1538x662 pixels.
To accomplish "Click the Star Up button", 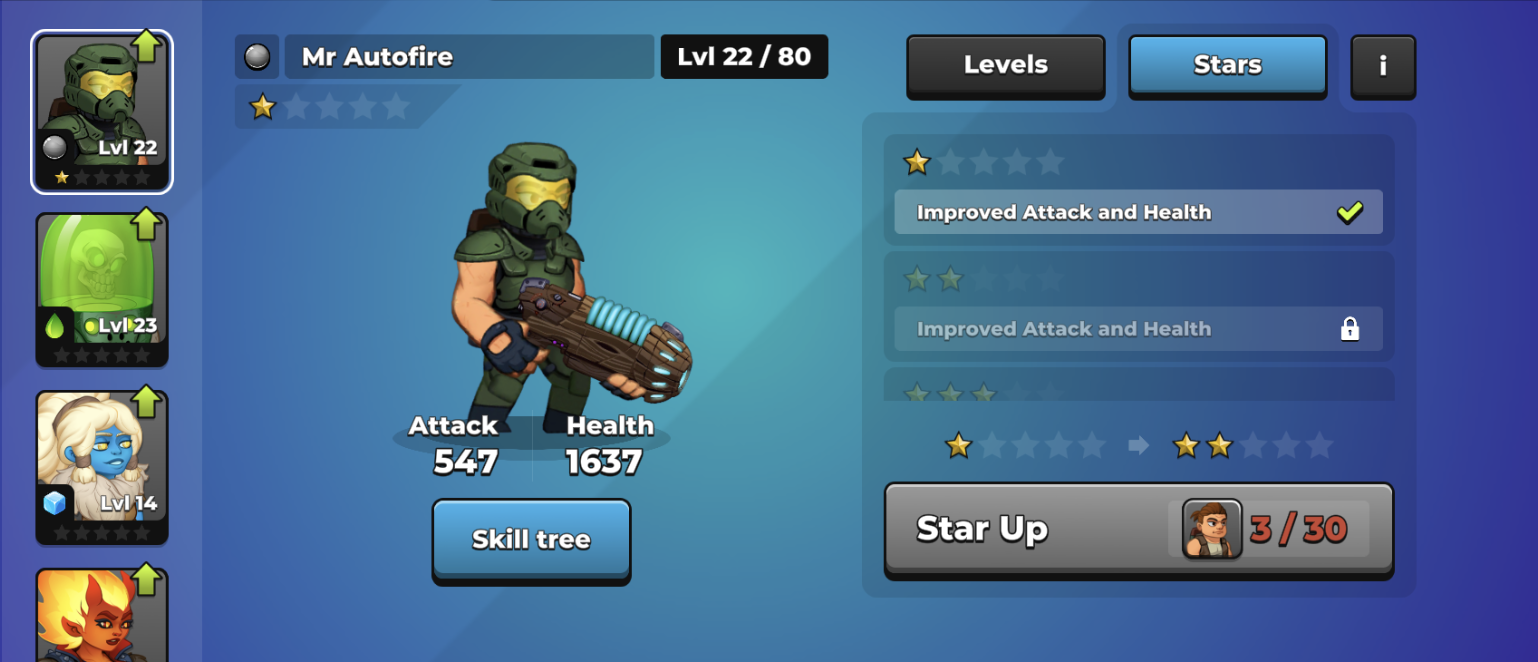I will coord(1138,529).
